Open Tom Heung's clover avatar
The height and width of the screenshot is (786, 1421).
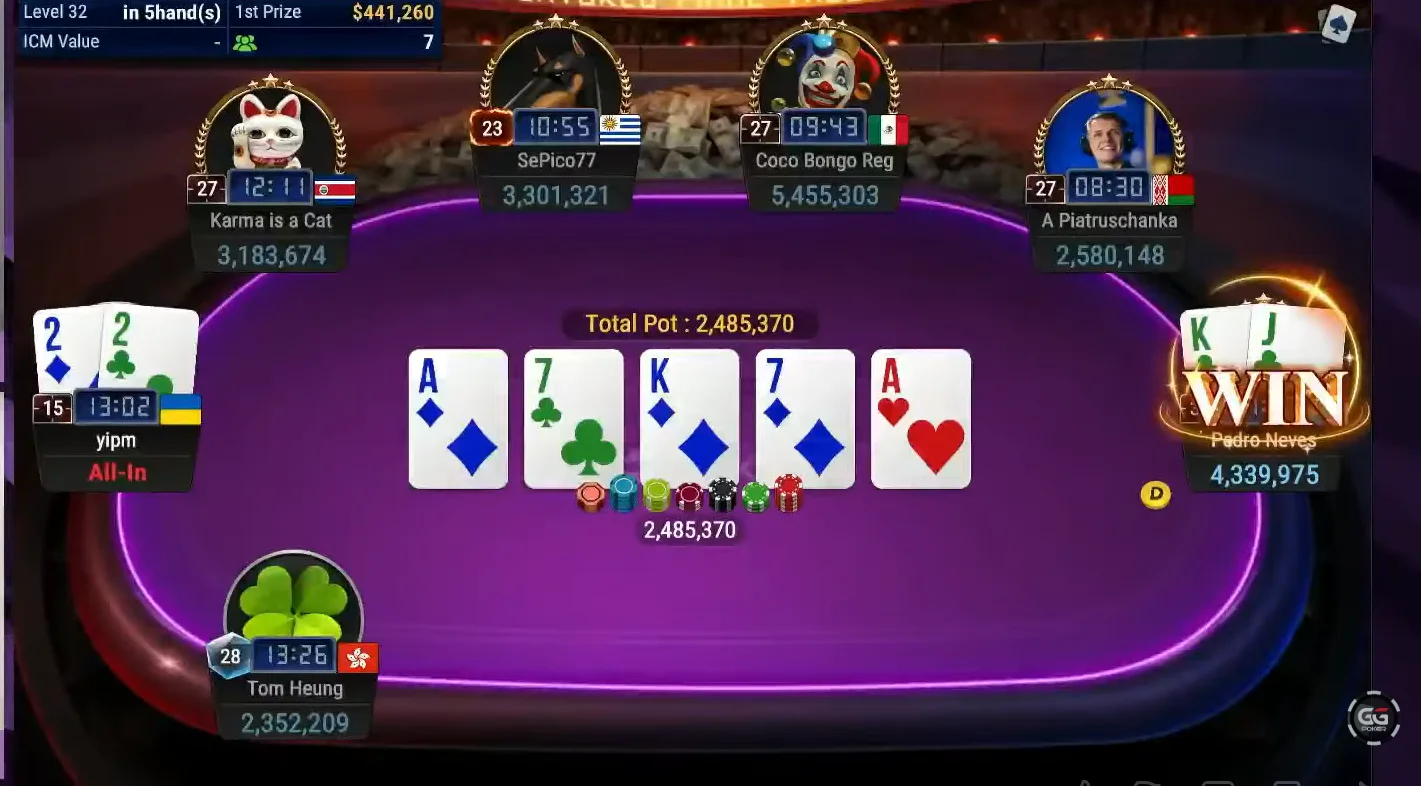coord(294,600)
